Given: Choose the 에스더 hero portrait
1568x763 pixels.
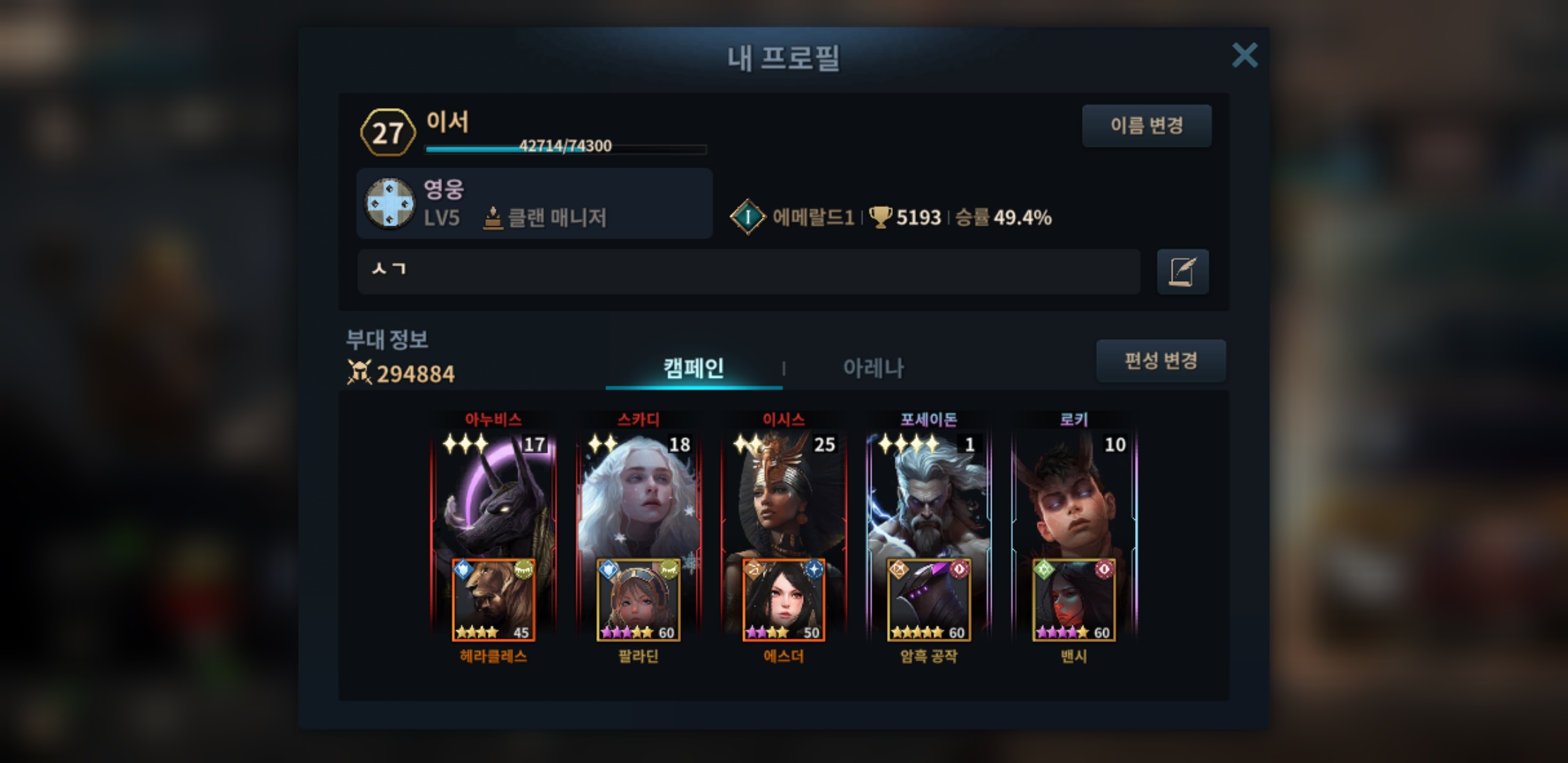Looking at the screenshot, I should click(783, 601).
